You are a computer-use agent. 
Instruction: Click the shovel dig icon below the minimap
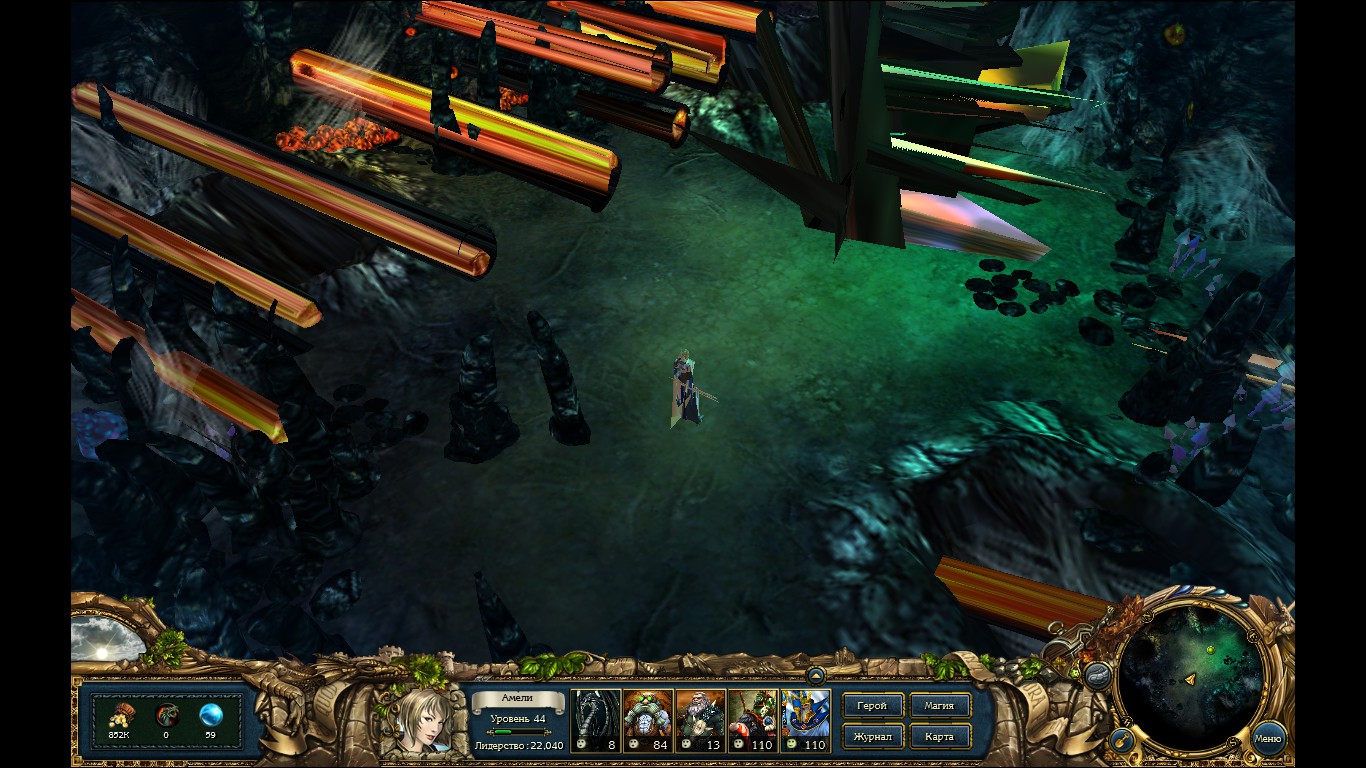1124,738
